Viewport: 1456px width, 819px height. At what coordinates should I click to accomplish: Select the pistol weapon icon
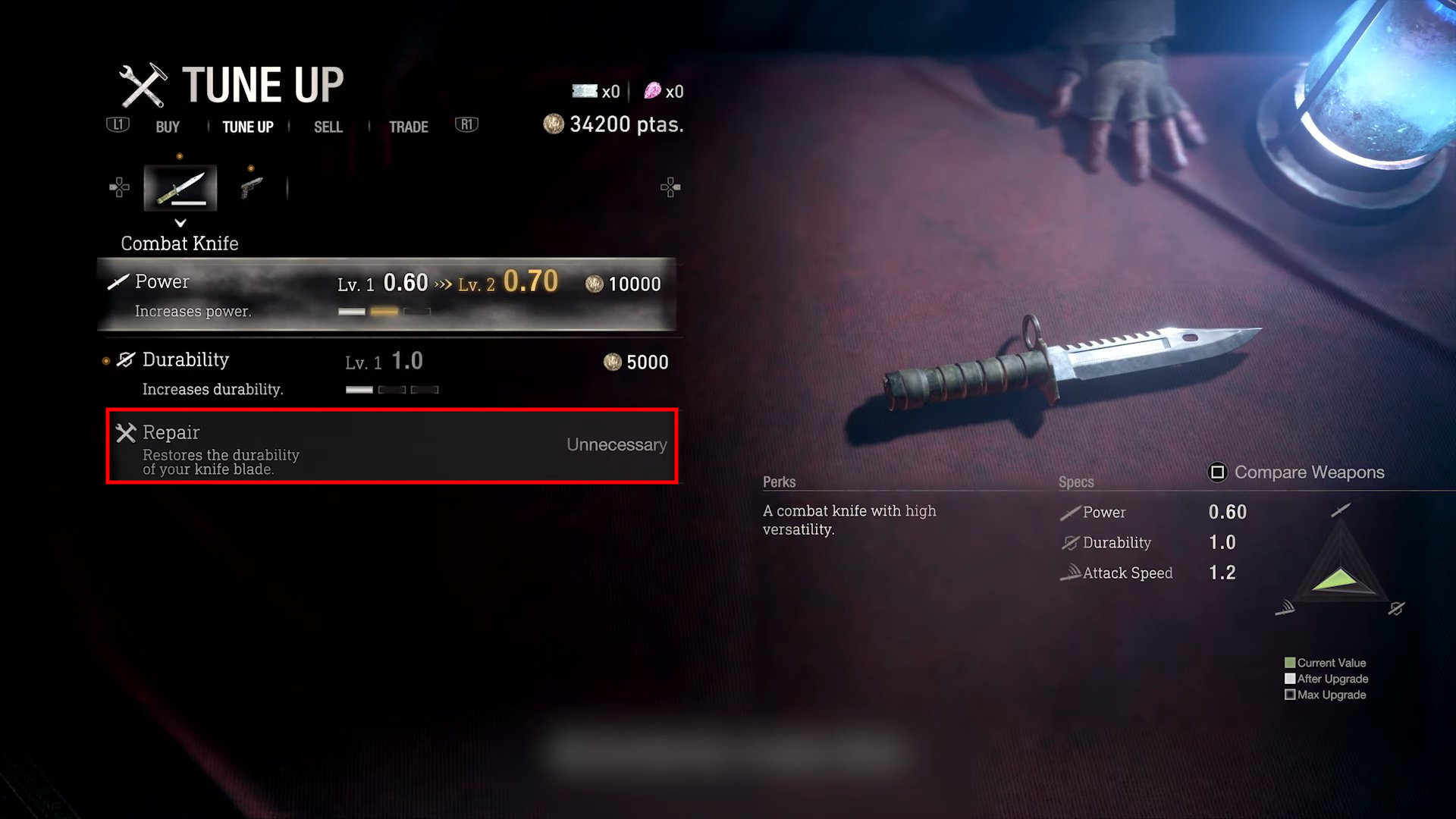(251, 187)
